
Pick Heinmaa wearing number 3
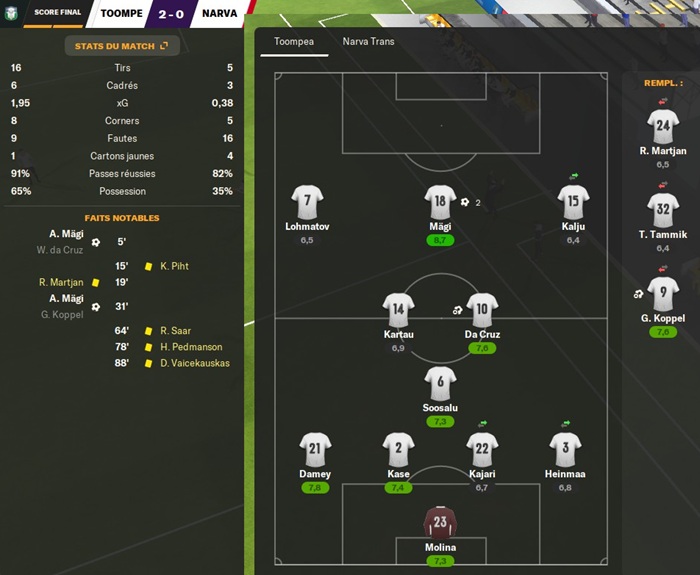coord(565,450)
